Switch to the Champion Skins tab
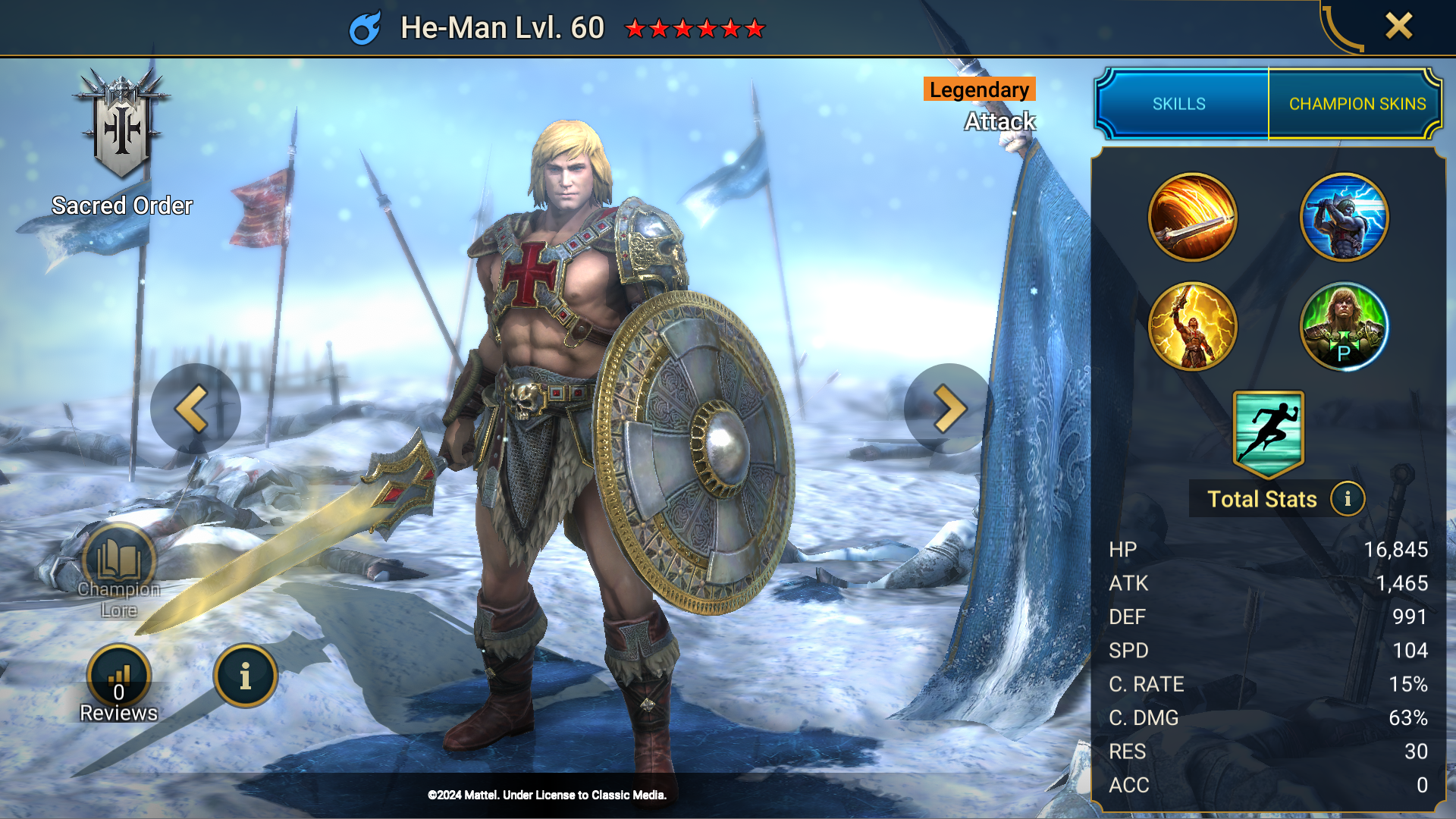 pos(1356,104)
